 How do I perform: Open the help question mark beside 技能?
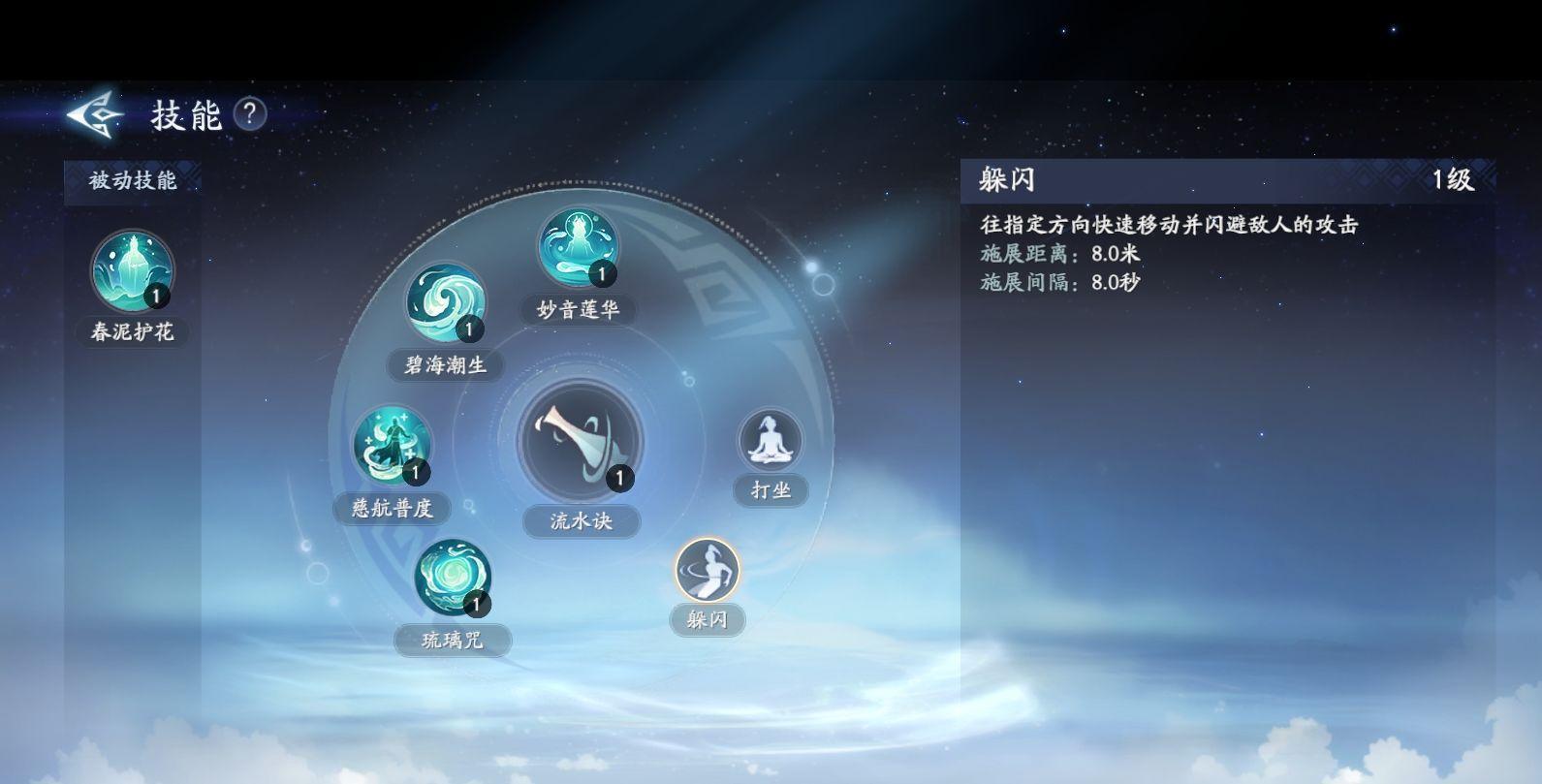coord(252,115)
